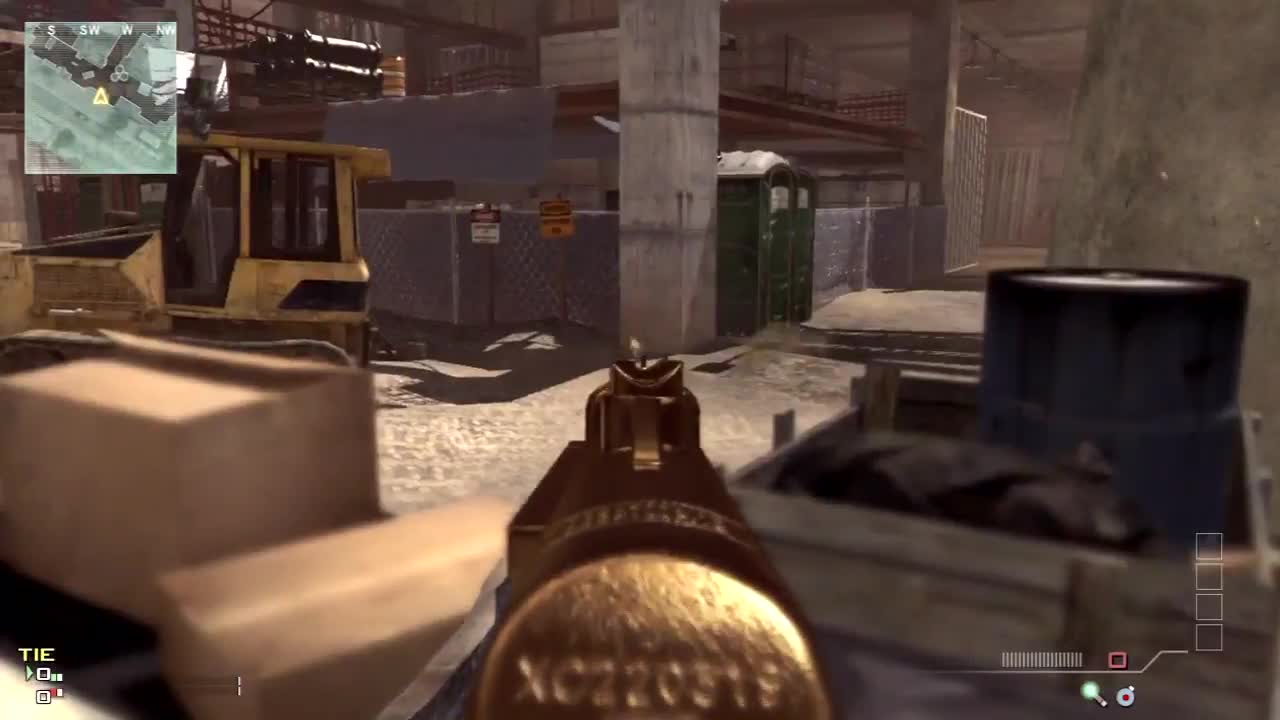This screenshot has height=720, width=1280.
Task: Expand the green score bar marker
Action: (x=56, y=676)
